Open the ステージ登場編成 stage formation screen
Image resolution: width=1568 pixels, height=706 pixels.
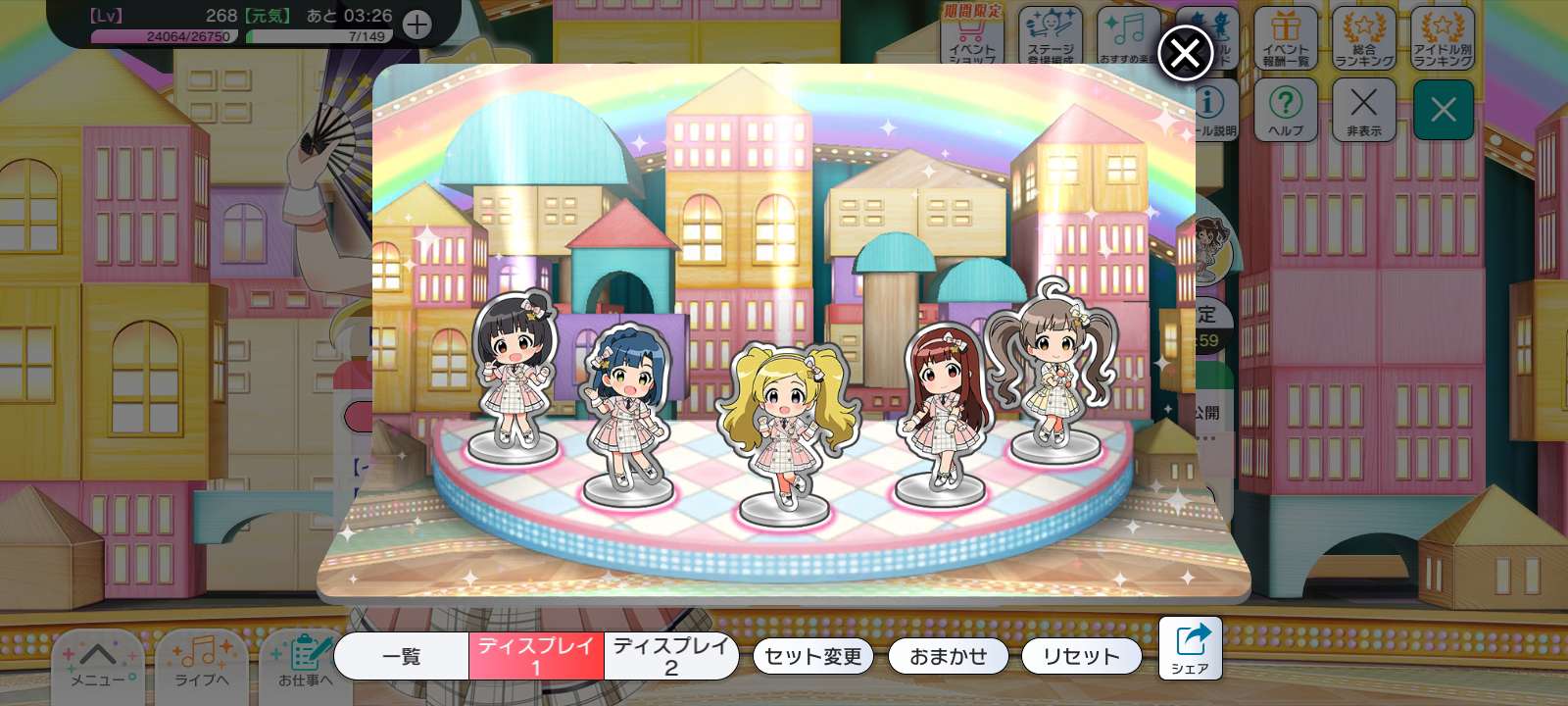tap(1053, 37)
